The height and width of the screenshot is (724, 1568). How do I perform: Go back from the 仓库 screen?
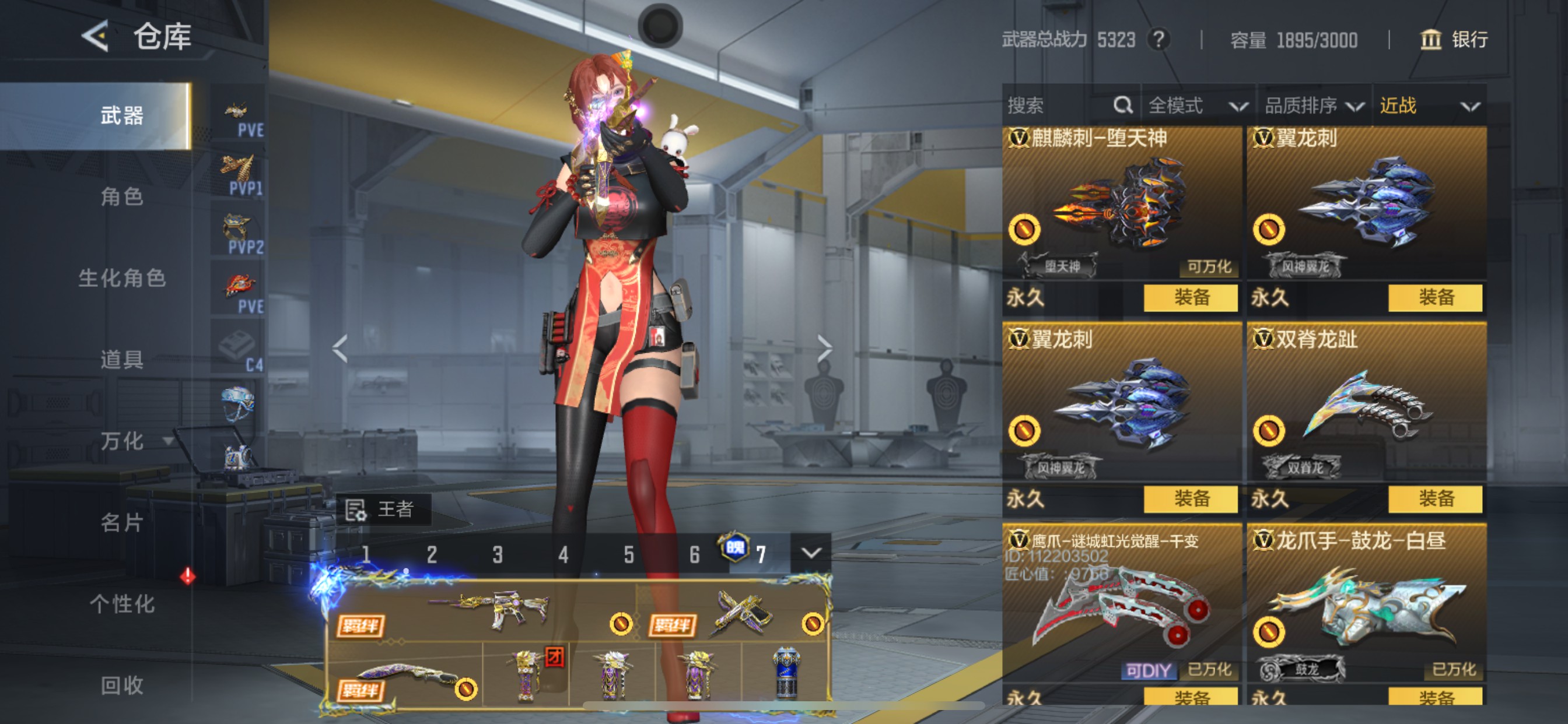point(96,37)
